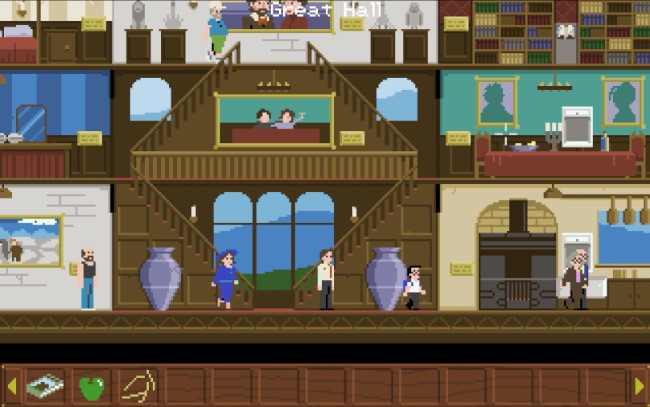Image resolution: width=650 pixels, height=407 pixels.
Task: Select the book item in inventory
Action: (45, 385)
